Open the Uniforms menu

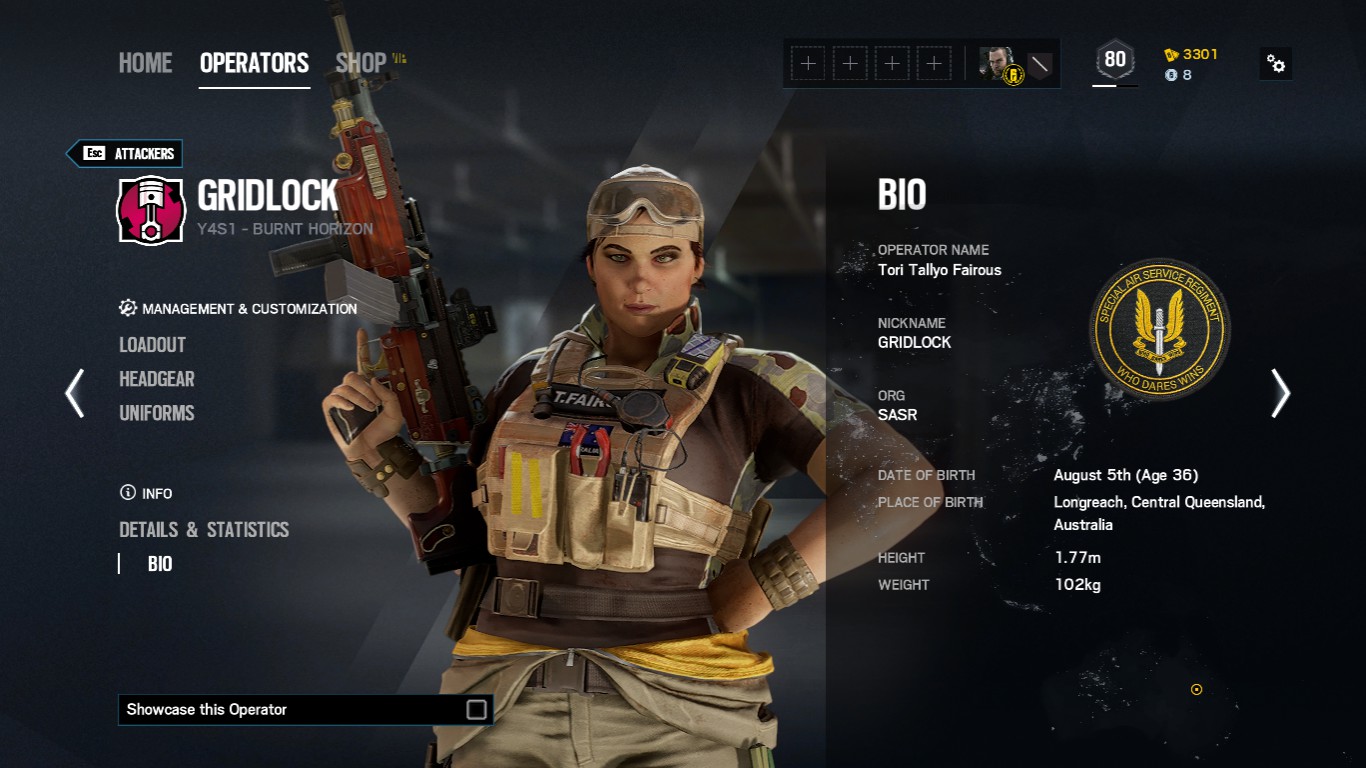[x=157, y=413]
